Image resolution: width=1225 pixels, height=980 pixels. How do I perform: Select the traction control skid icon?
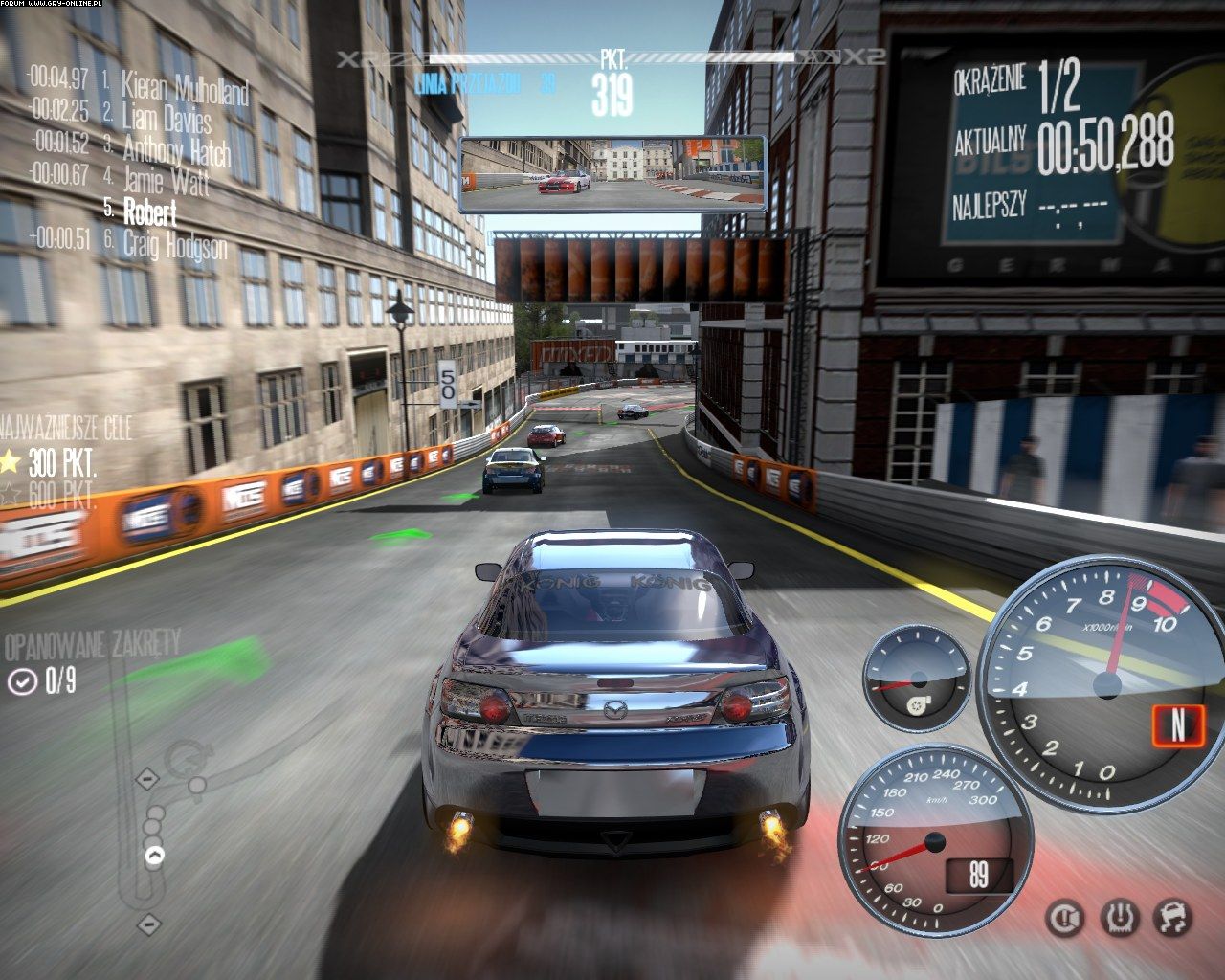(x=1171, y=918)
